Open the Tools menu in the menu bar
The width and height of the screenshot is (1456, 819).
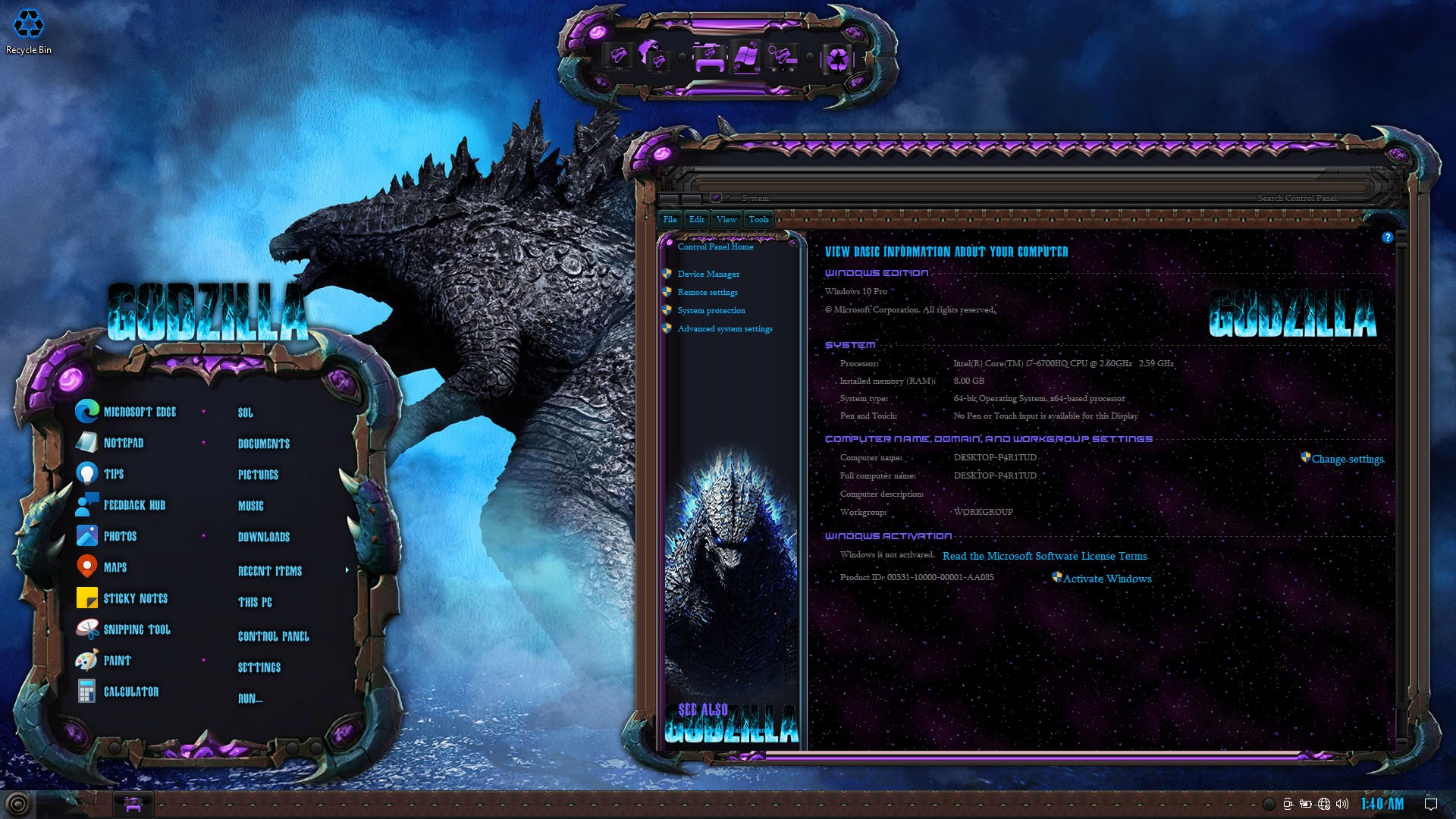point(758,219)
